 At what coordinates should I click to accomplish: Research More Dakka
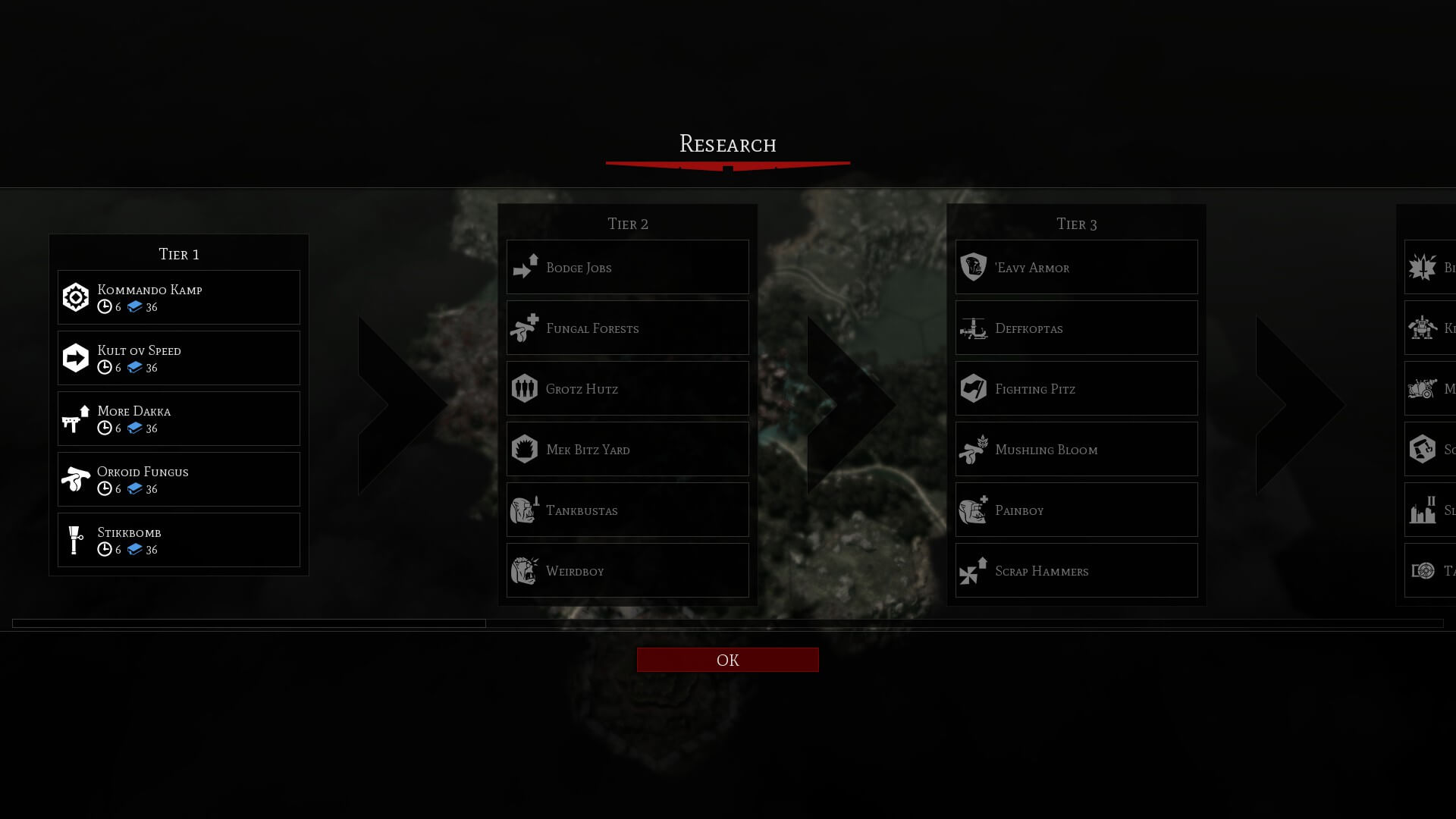click(179, 419)
